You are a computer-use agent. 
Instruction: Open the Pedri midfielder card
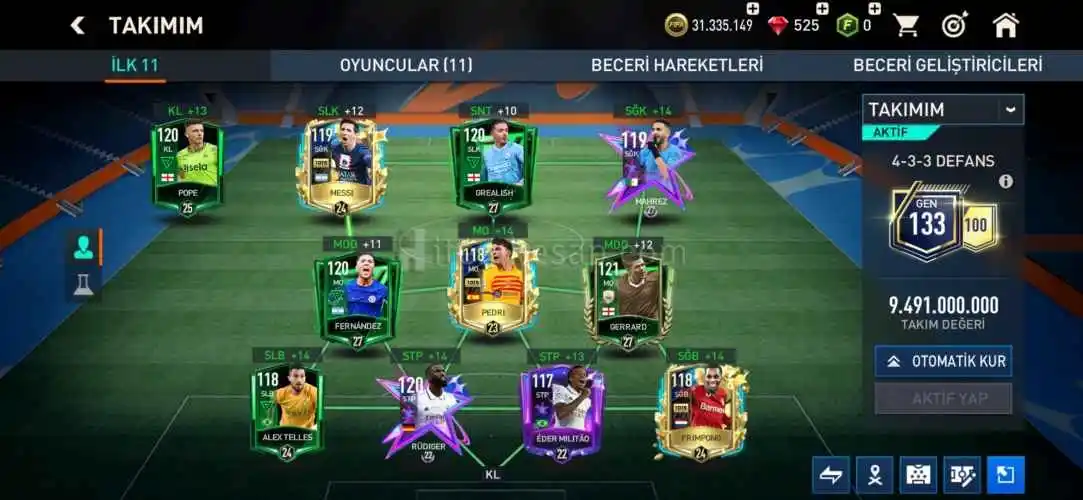click(492, 285)
